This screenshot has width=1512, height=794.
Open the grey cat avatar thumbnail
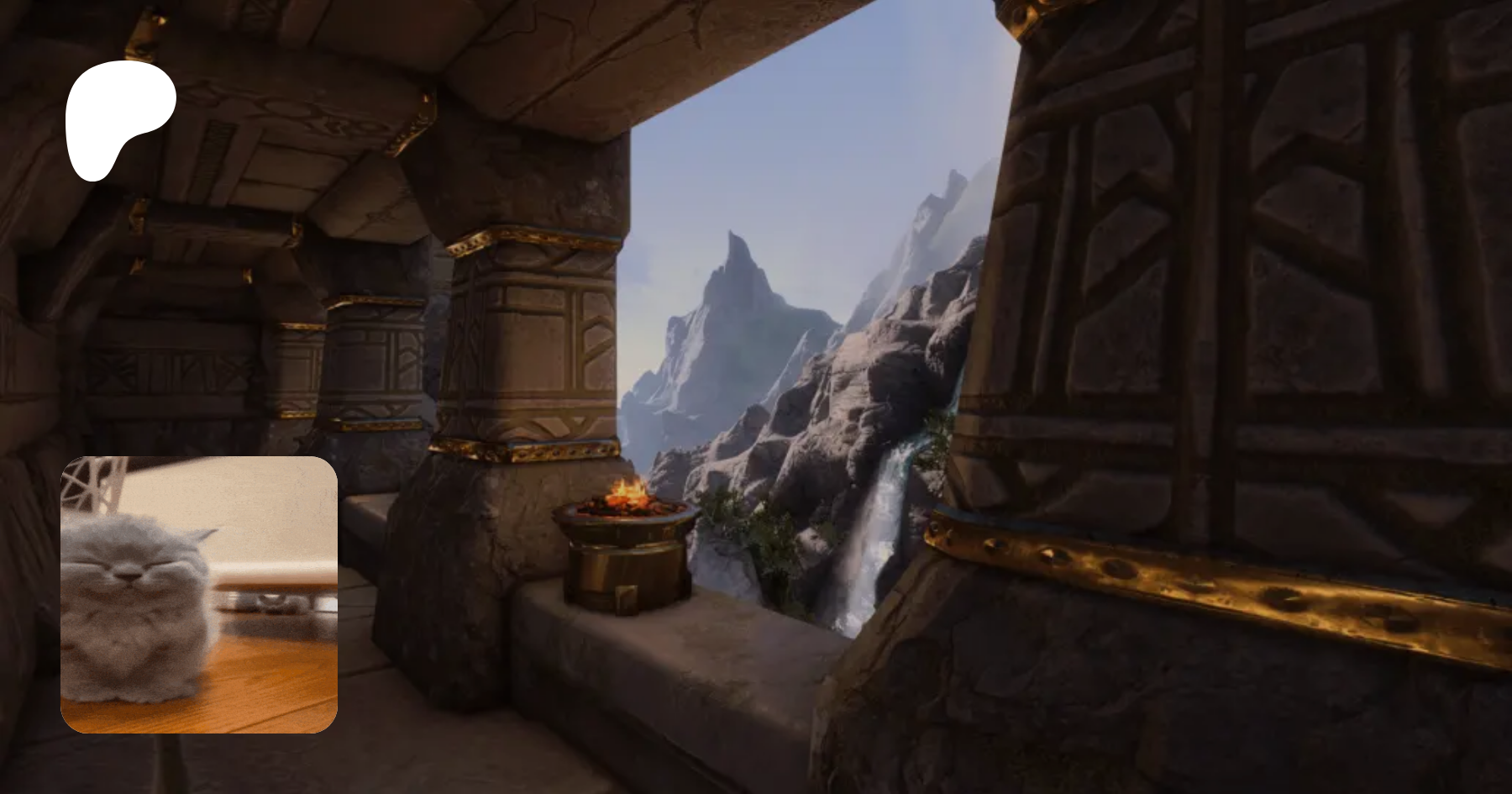coord(199,594)
